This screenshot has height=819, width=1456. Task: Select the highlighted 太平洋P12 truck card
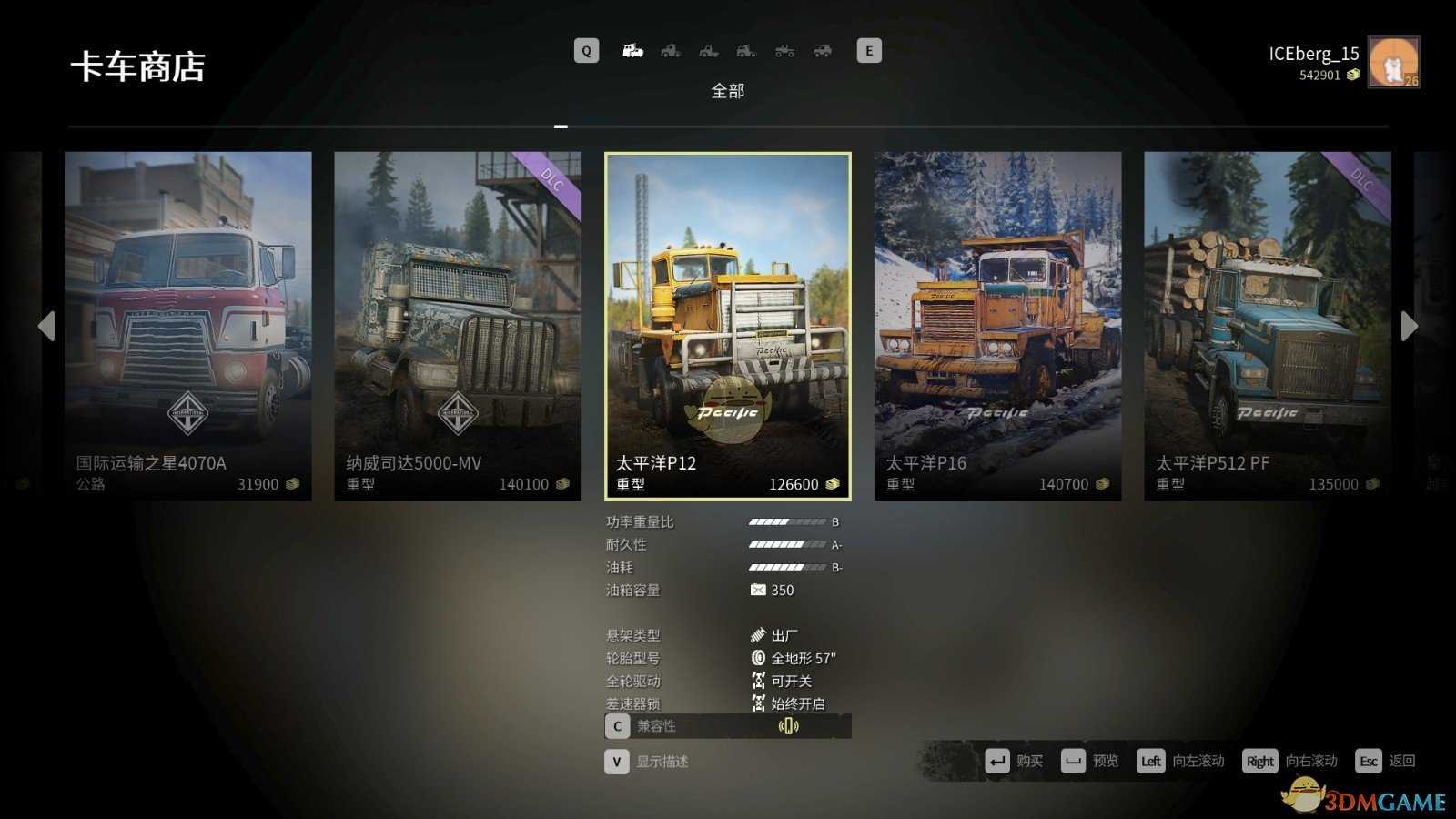[727, 325]
